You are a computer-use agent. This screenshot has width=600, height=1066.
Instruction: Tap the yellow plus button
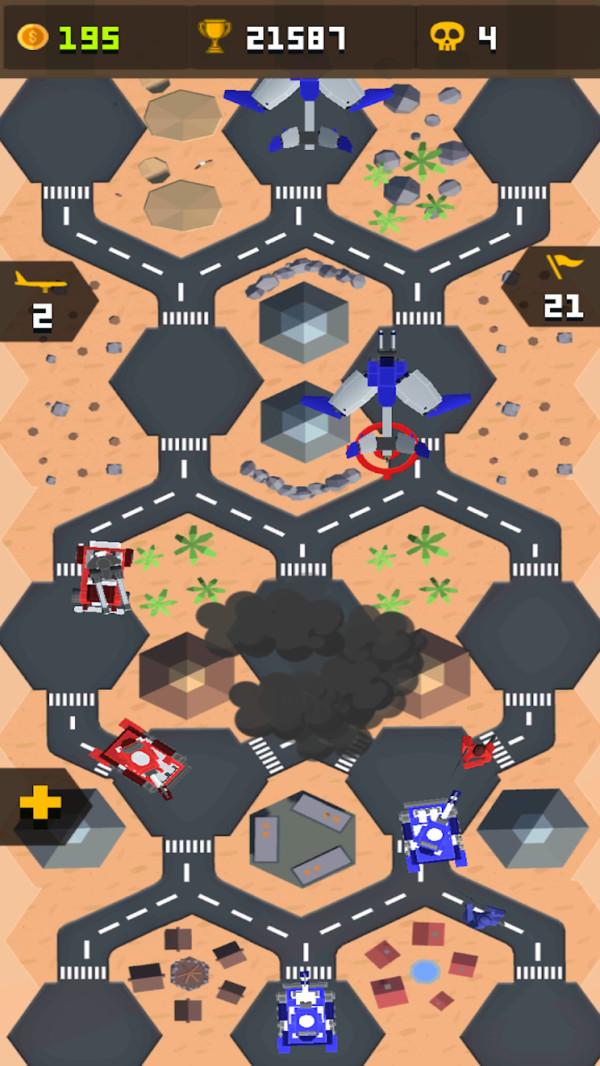[40, 804]
